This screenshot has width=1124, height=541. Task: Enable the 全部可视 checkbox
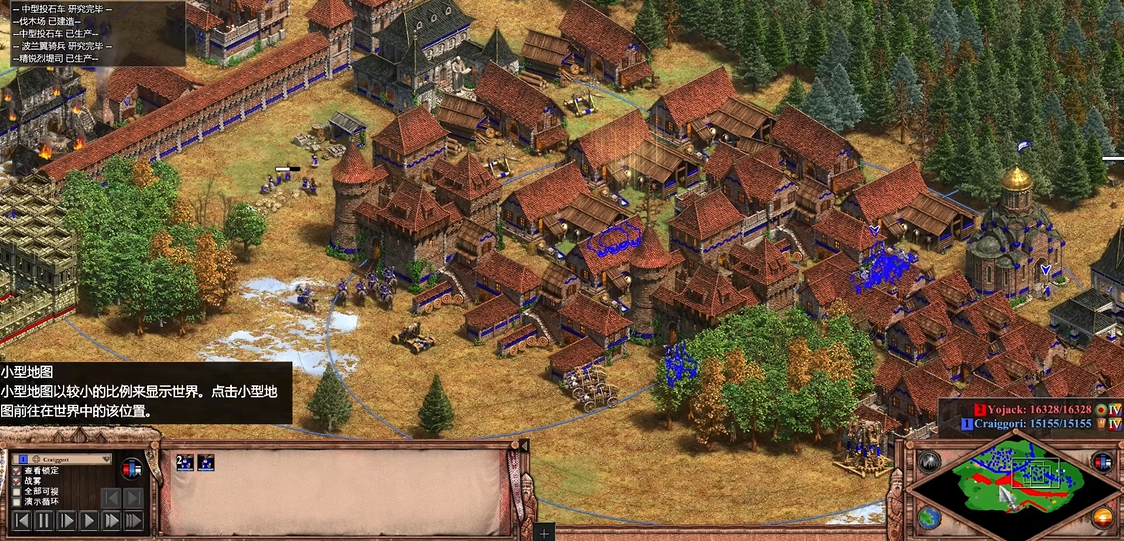[x=17, y=492]
